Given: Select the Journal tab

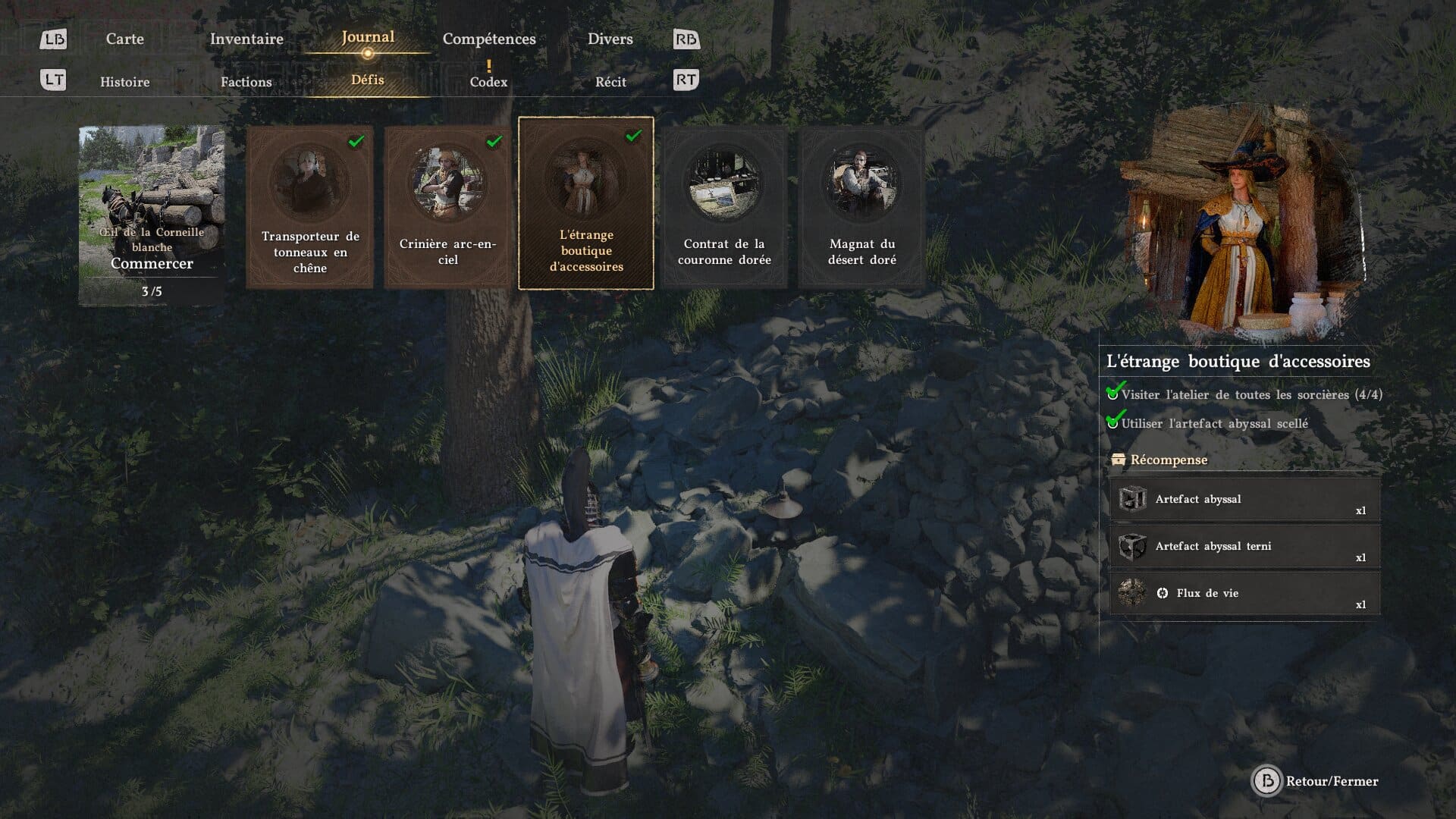Looking at the screenshot, I should point(368,37).
